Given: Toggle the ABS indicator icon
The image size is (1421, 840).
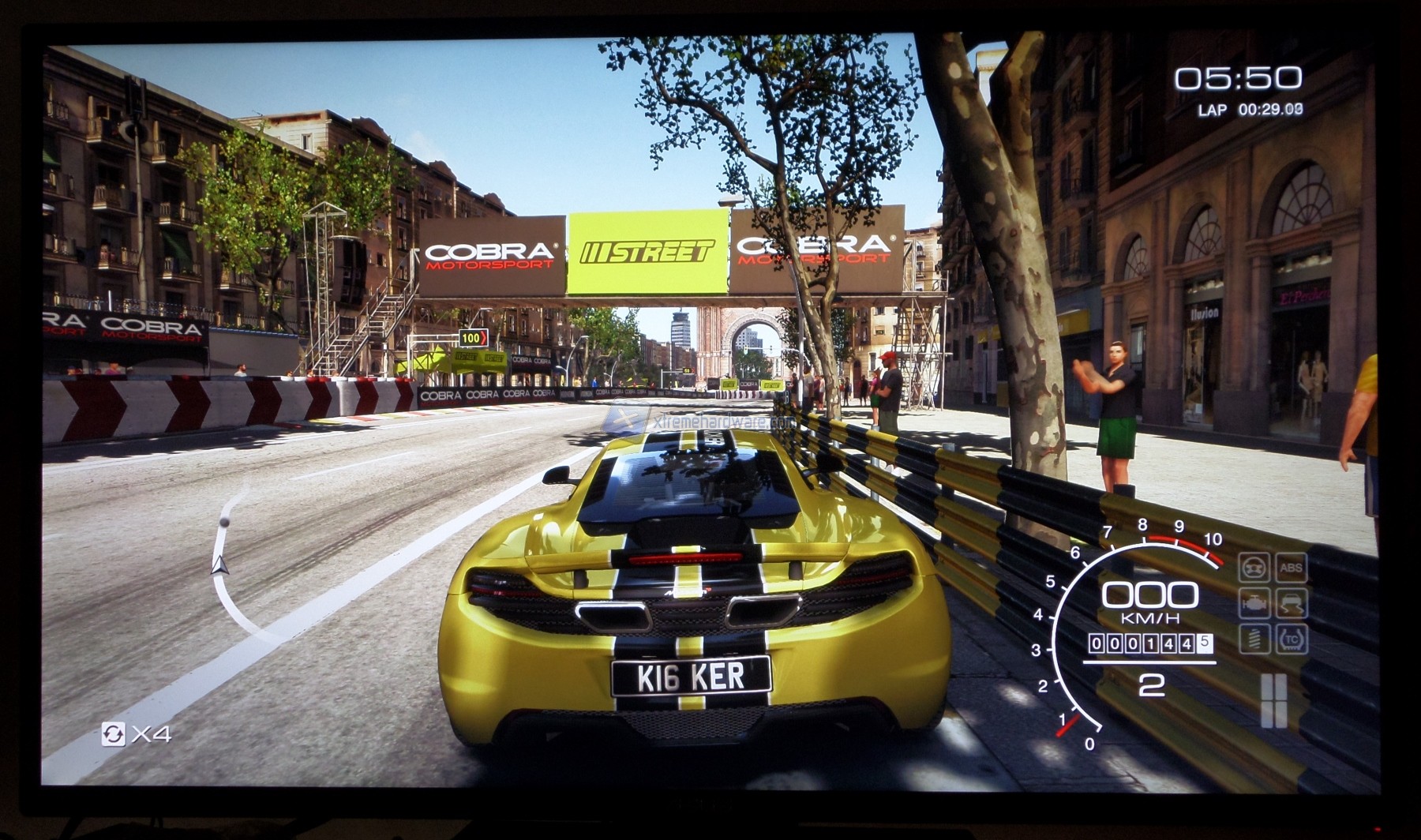Looking at the screenshot, I should [x=1291, y=568].
